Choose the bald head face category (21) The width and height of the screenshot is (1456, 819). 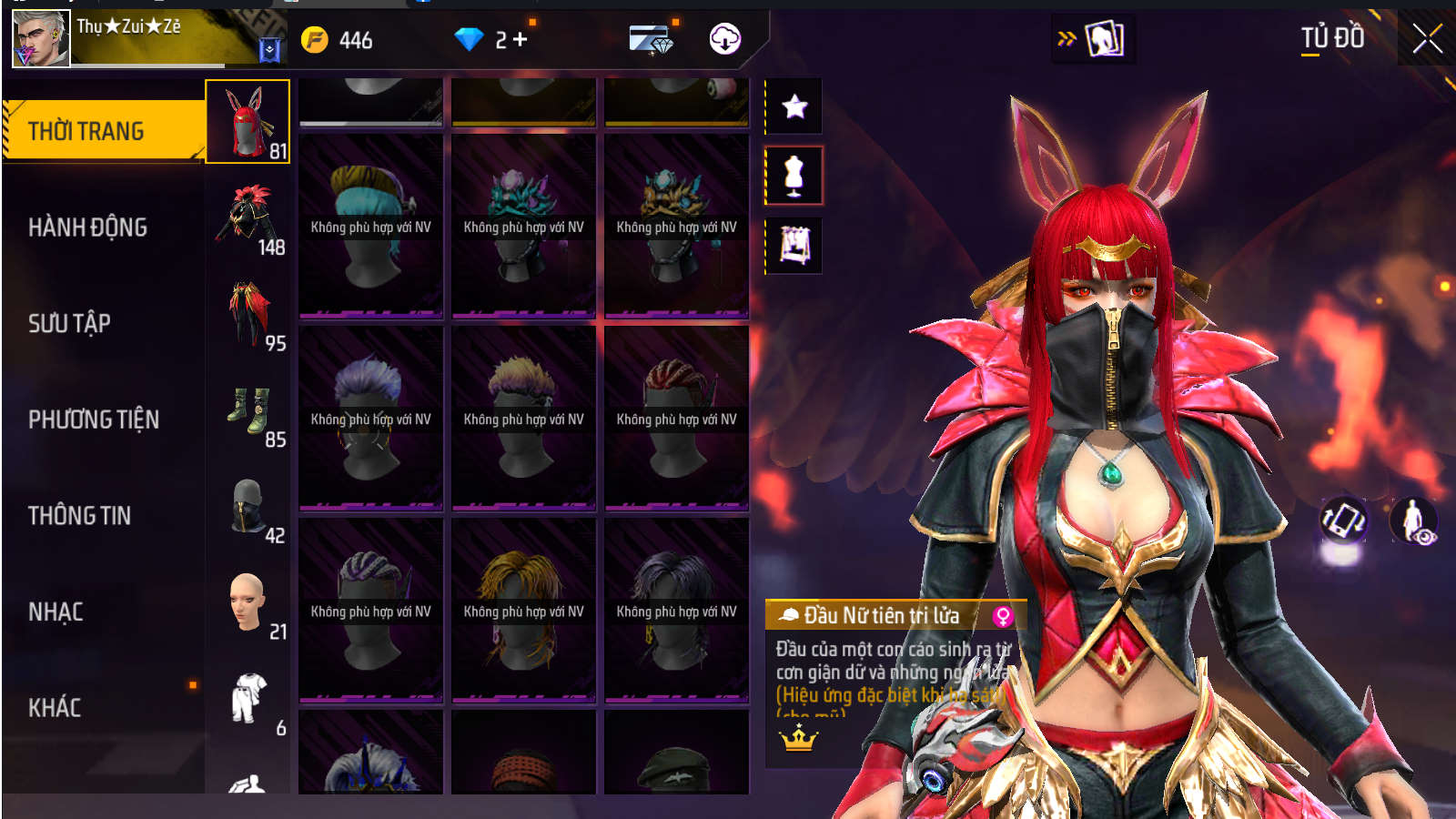coord(248,602)
